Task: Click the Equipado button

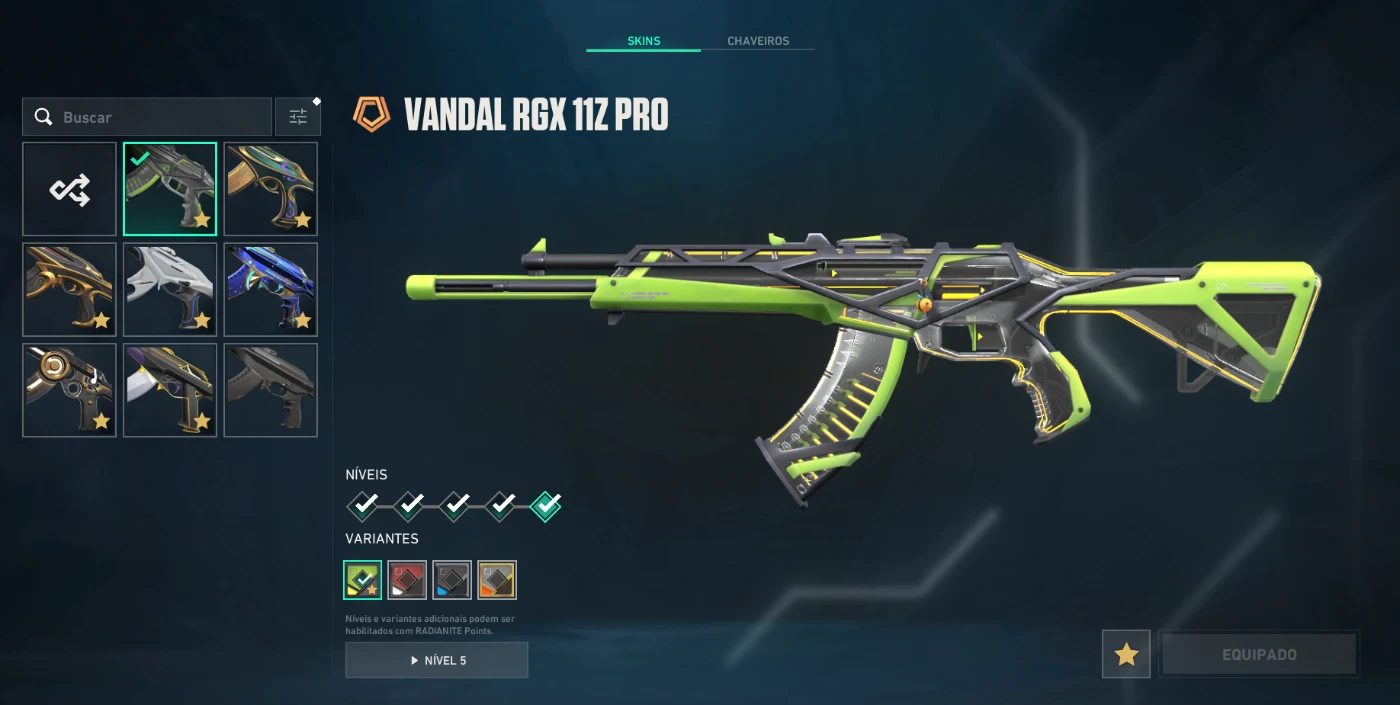Action: click(1258, 655)
